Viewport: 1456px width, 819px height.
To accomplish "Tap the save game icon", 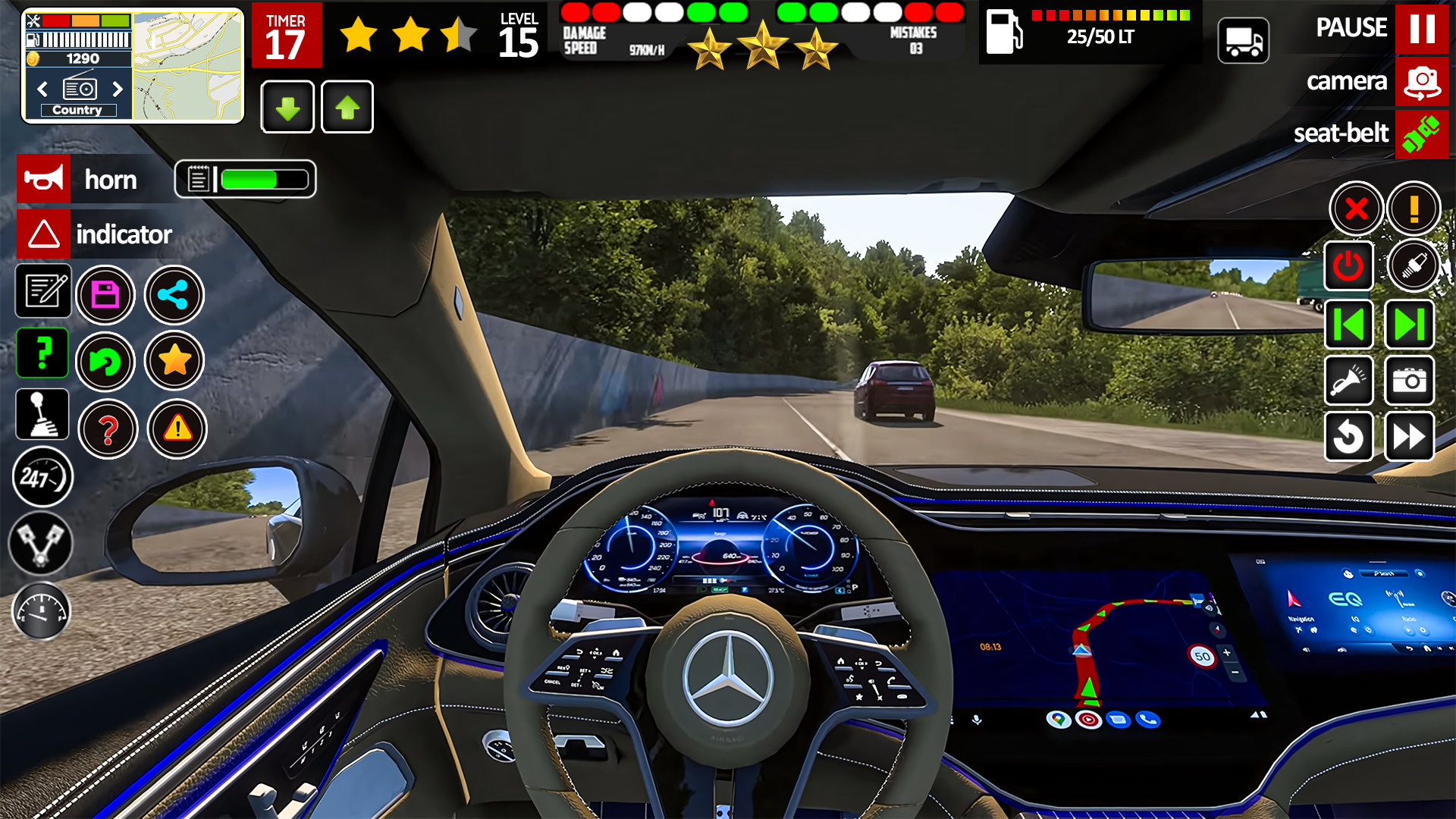I will [106, 295].
